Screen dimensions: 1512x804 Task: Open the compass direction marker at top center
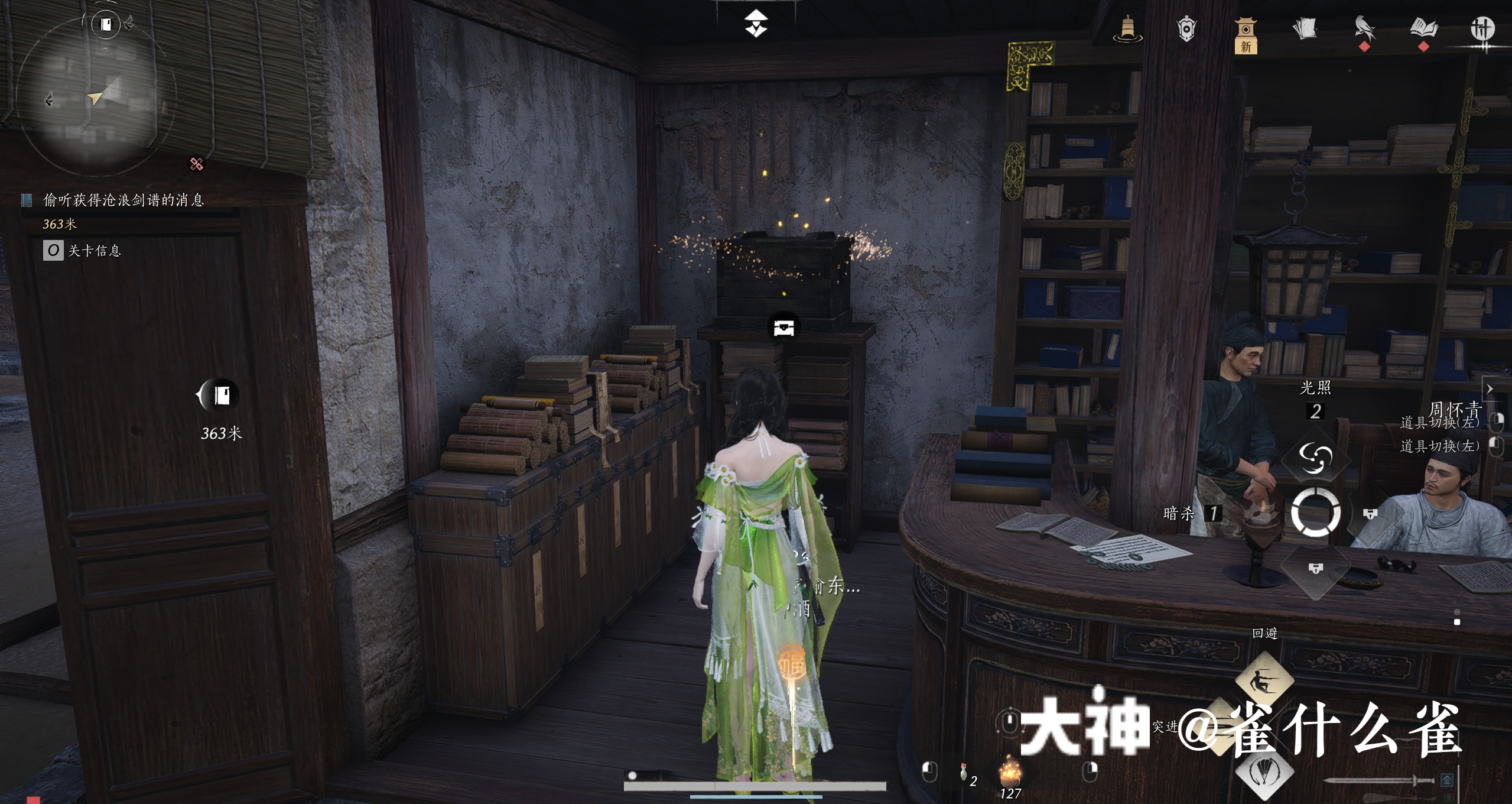coord(756,22)
